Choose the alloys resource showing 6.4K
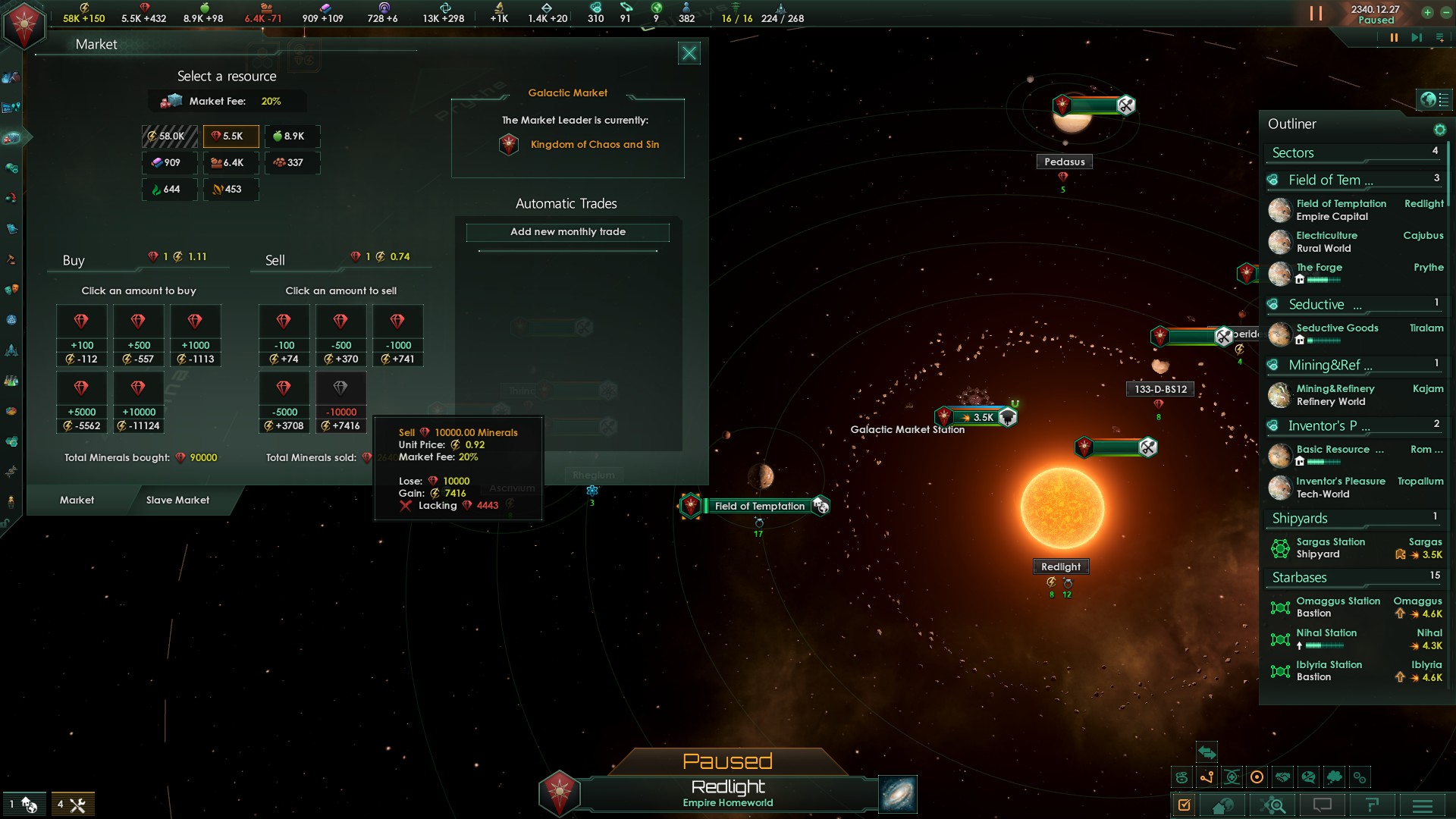1456x819 pixels. point(231,163)
